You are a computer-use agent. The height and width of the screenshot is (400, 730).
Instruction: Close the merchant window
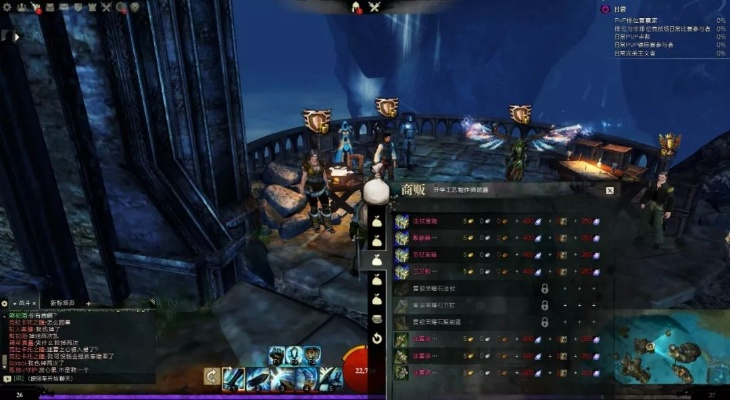point(609,189)
